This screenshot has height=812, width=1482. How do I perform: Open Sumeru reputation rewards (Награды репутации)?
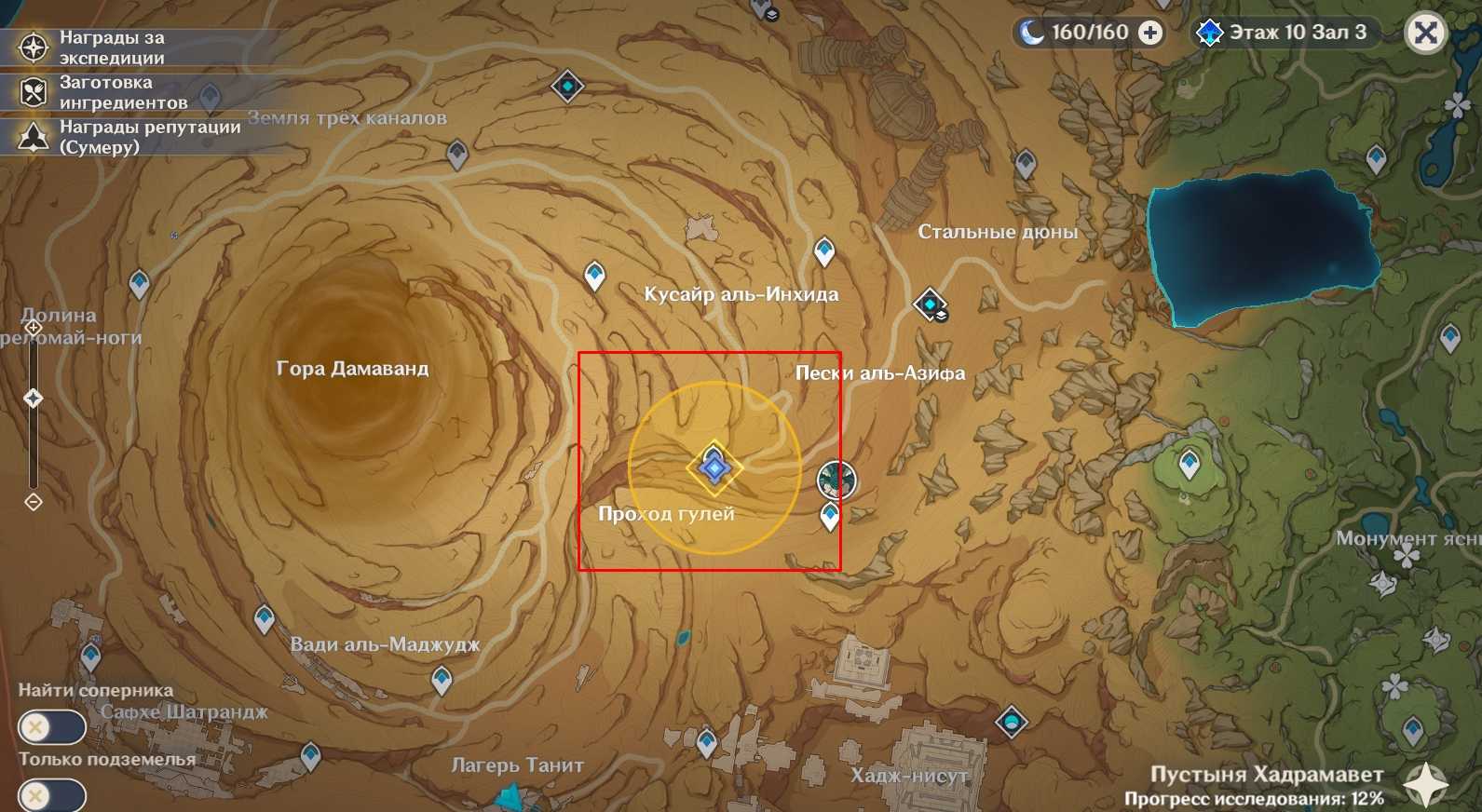(x=34, y=137)
